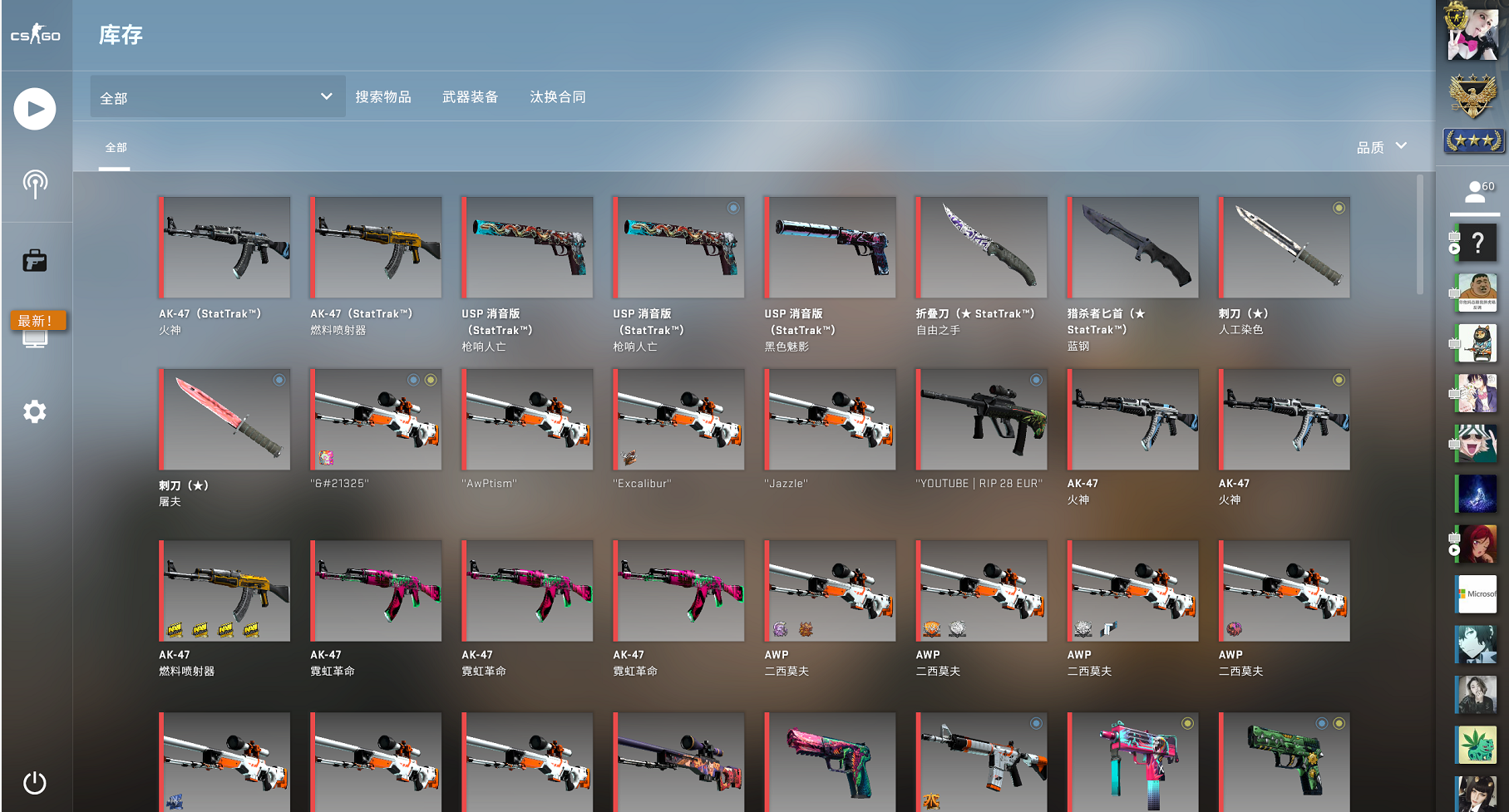Switch to the 全部 tab
Screen dimensions: 1509x812
115,147
